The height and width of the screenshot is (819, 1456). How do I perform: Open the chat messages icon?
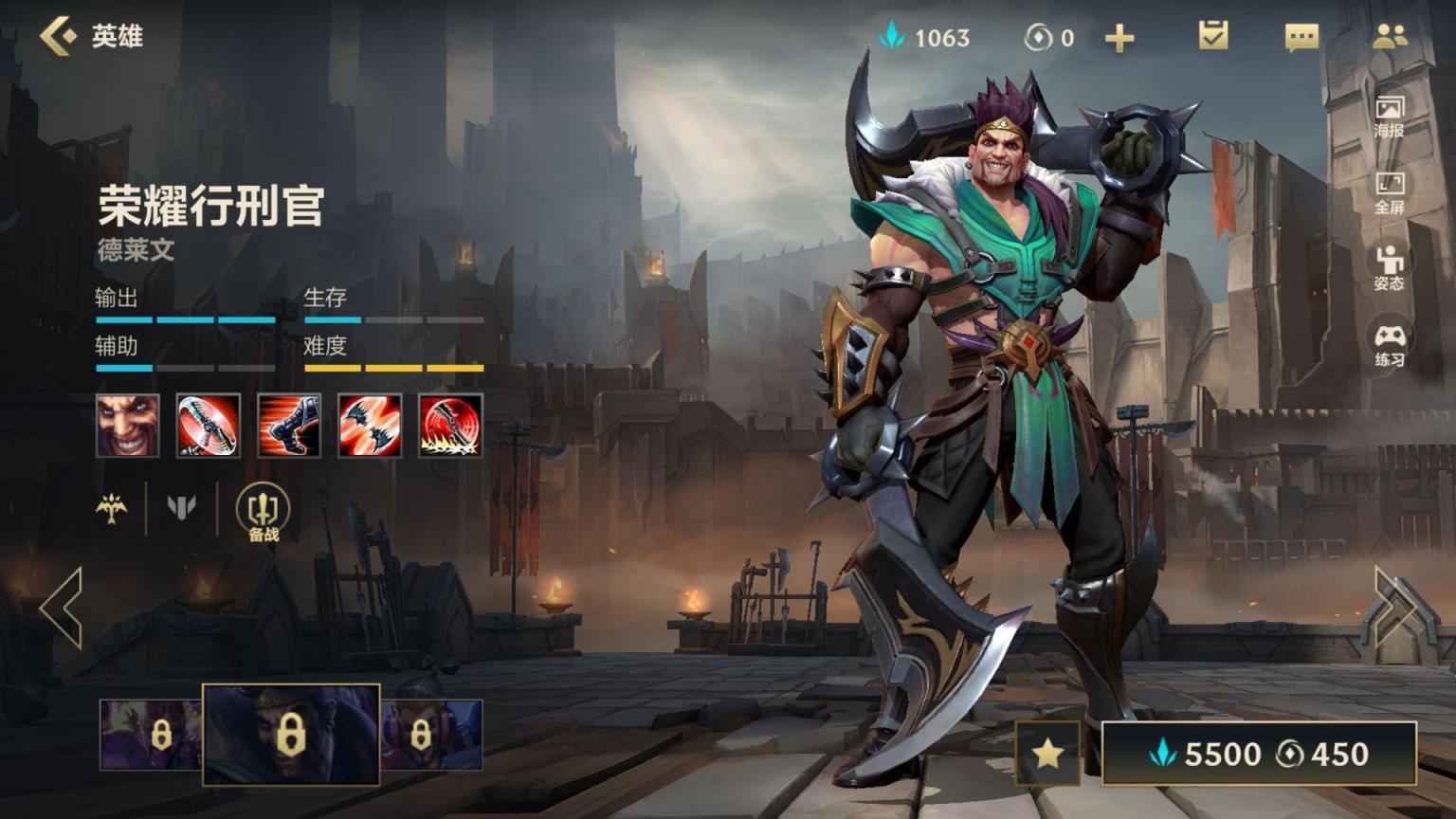(x=1301, y=38)
